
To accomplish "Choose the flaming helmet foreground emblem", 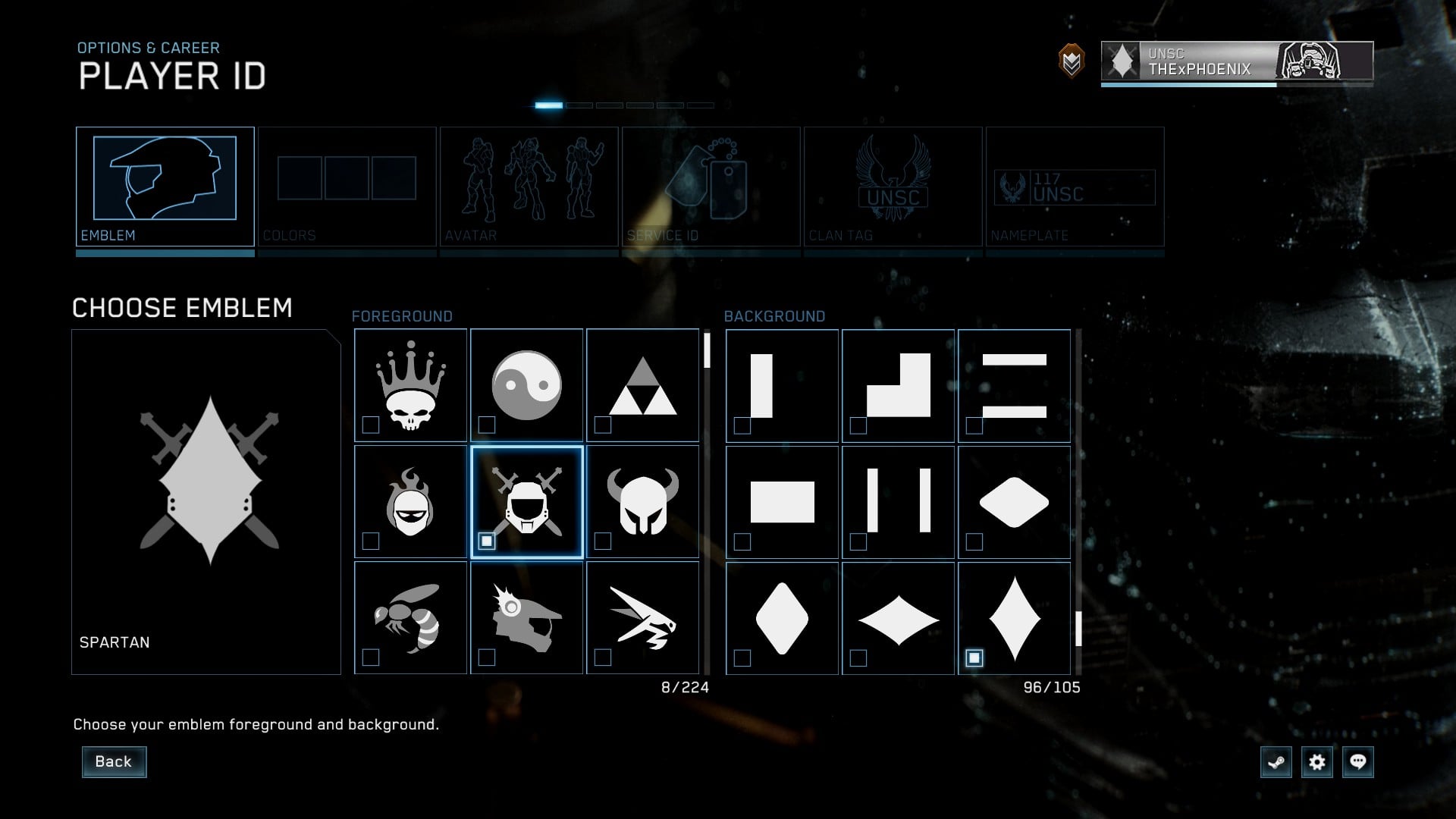I will [410, 502].
